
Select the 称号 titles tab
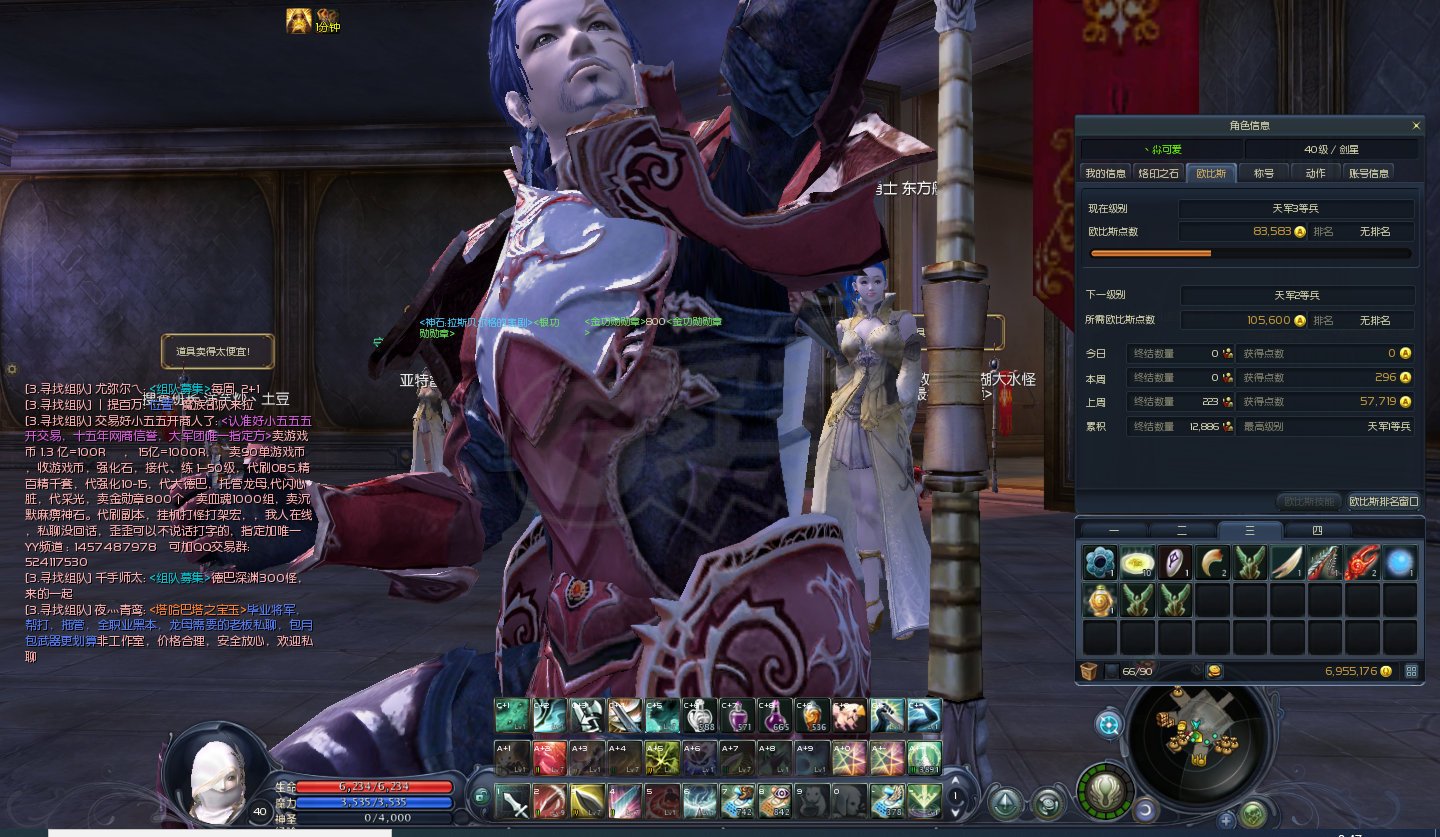coord(1264,173)
